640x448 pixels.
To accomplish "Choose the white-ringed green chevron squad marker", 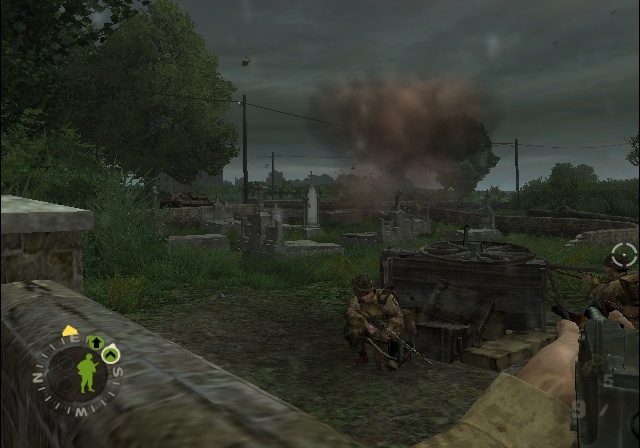I will tap(111, 353).
